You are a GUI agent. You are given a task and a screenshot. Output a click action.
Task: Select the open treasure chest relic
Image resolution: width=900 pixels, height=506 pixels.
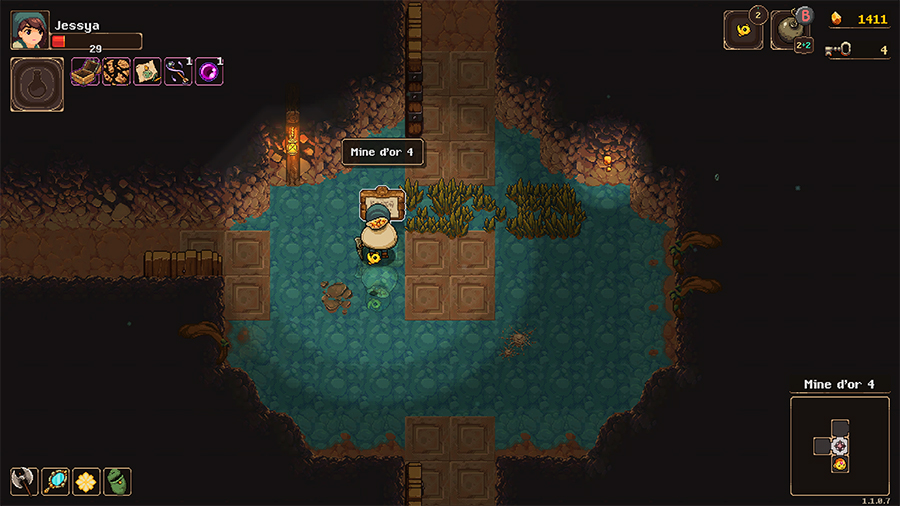pyautogui.click(x=85, y=71)
